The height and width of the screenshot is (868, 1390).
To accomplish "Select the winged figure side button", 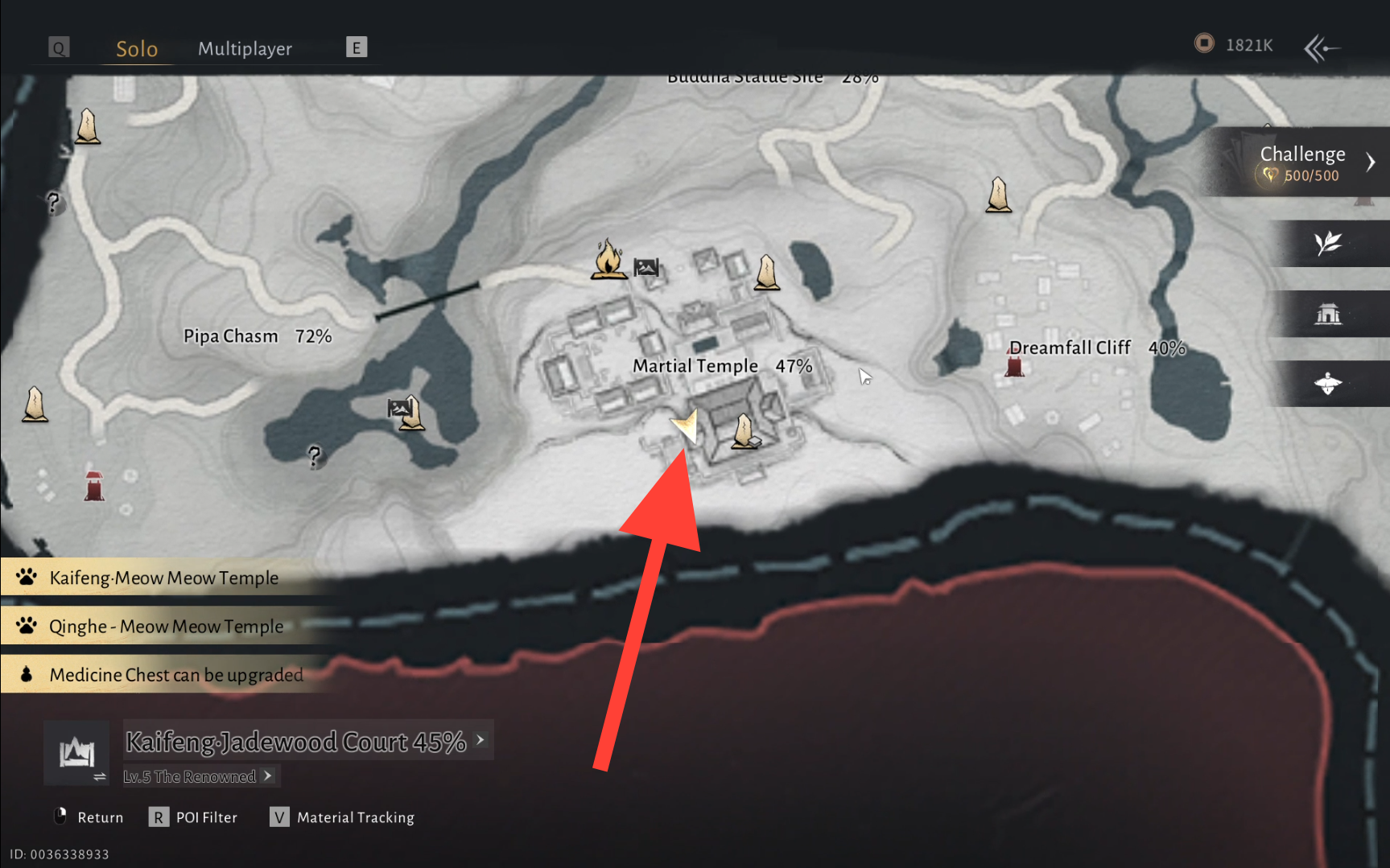I will (1328, 384).
